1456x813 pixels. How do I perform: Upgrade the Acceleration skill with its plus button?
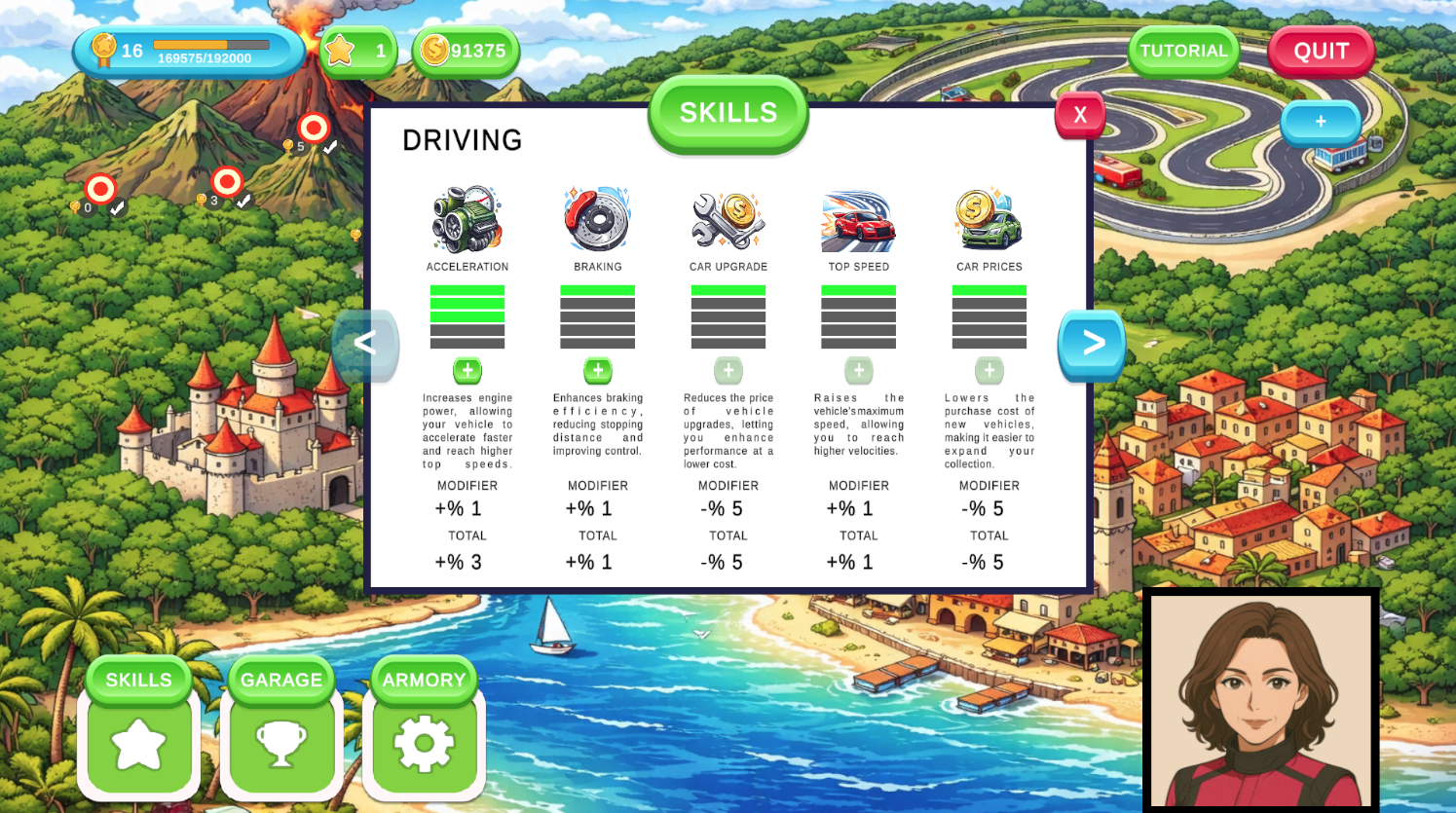467,371
